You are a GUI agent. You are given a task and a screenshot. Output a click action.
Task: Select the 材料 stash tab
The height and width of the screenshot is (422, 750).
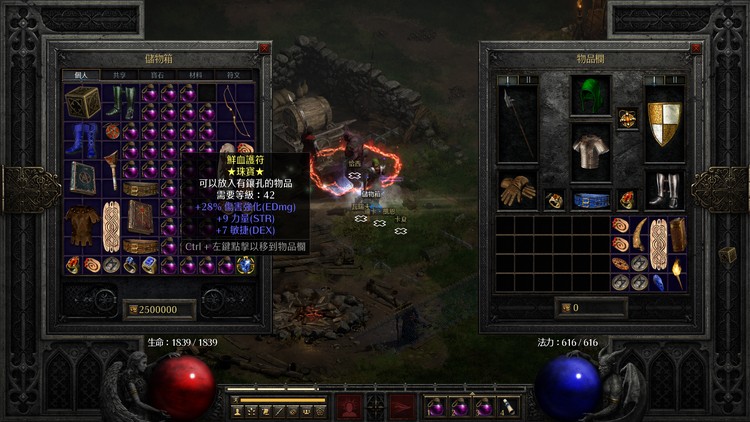click(x=196, y=75)
